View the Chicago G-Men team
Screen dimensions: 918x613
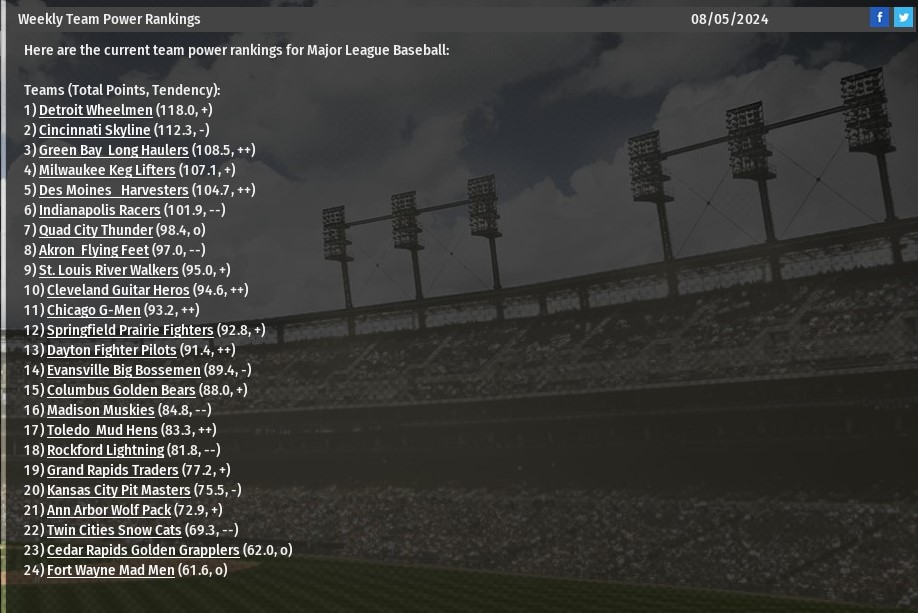[93, 310]
